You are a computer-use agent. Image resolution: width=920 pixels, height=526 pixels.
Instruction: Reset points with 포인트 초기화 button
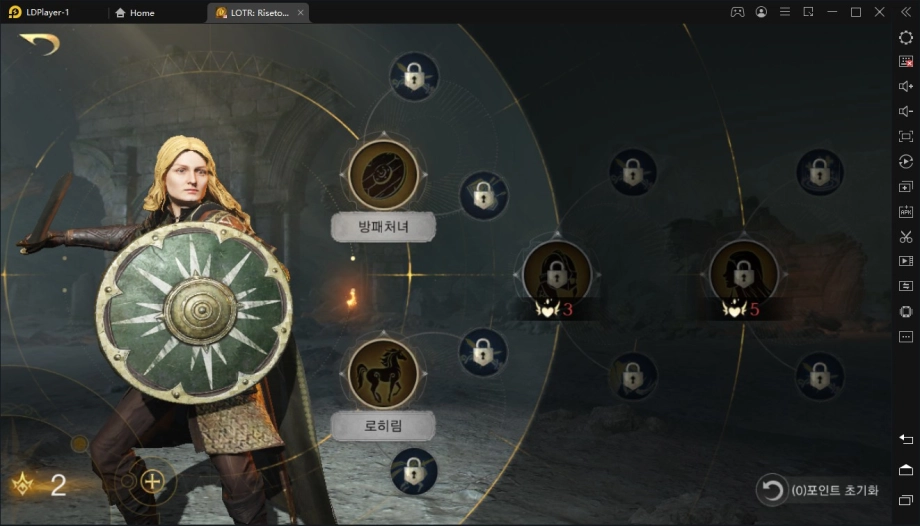click(x=819, y=490)
